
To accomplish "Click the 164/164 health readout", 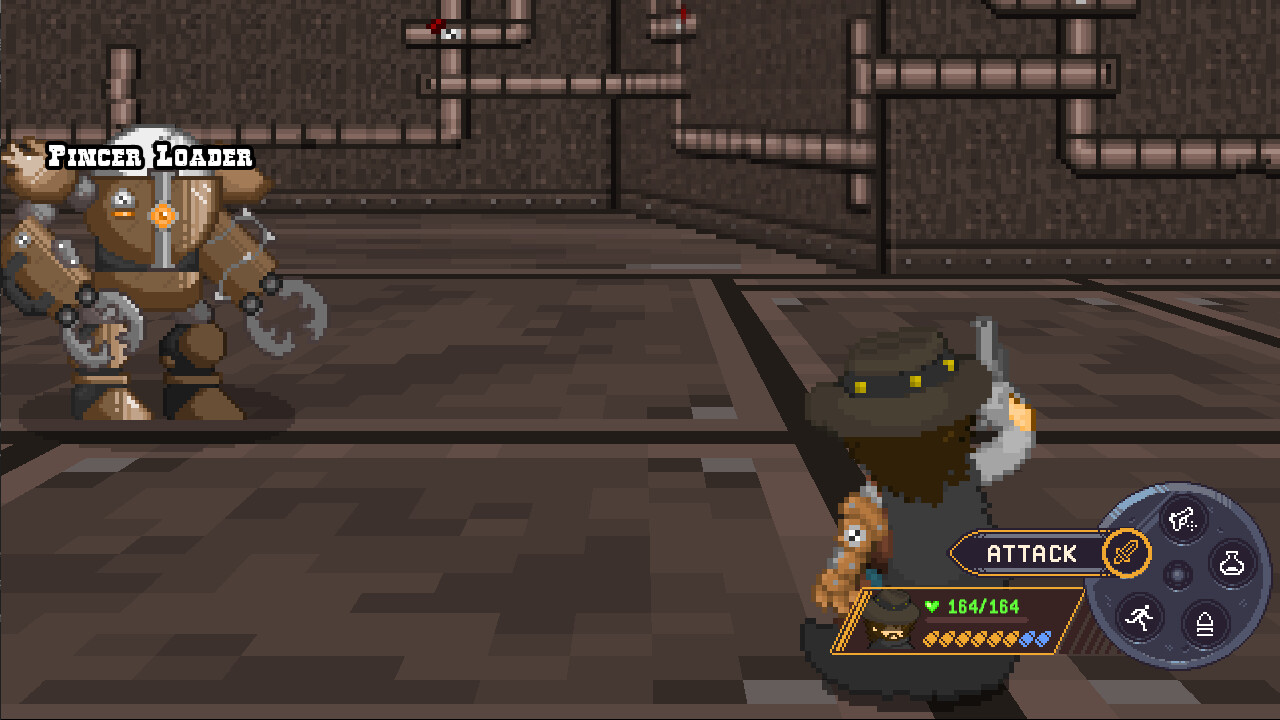I will (x=982, y=605).
